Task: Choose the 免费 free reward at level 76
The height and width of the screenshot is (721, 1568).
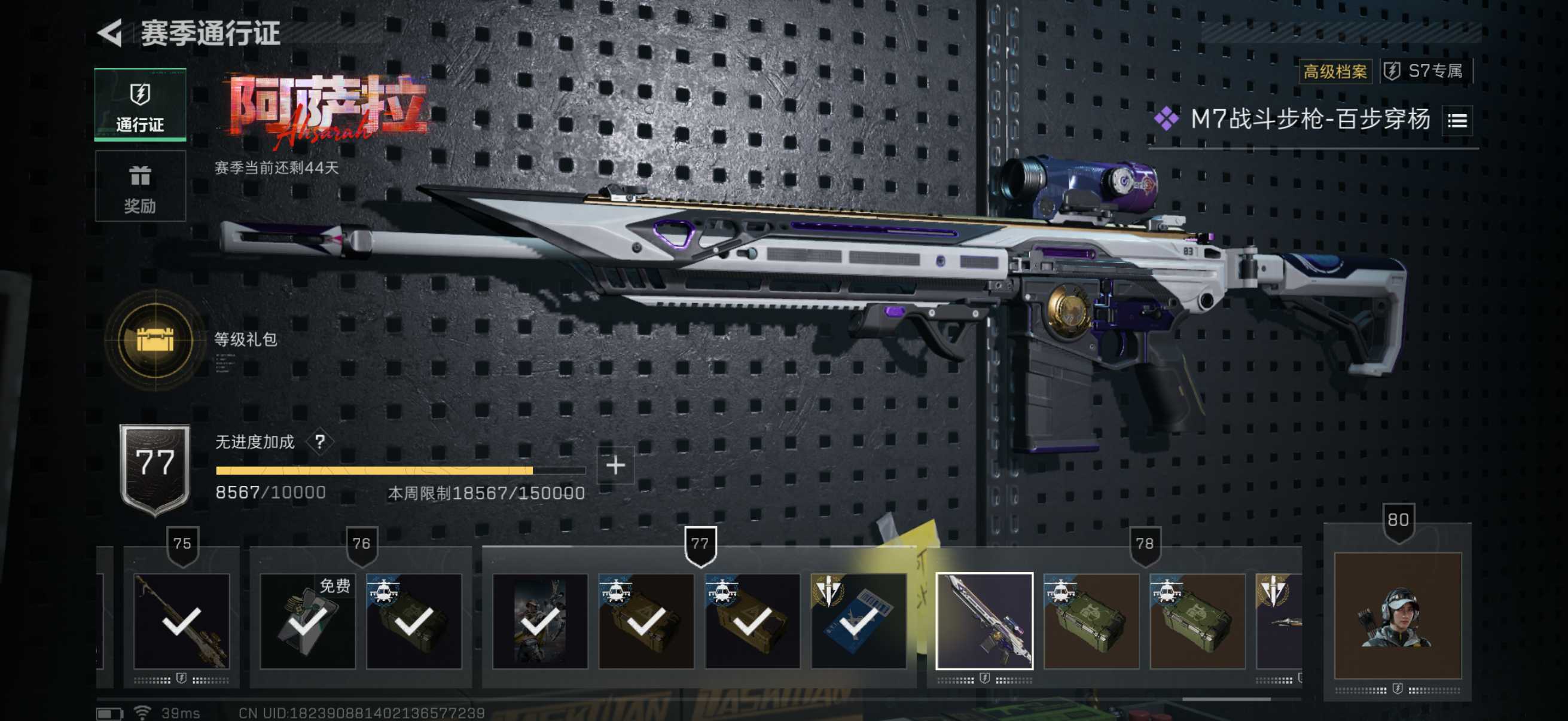Action: [307, 621]
